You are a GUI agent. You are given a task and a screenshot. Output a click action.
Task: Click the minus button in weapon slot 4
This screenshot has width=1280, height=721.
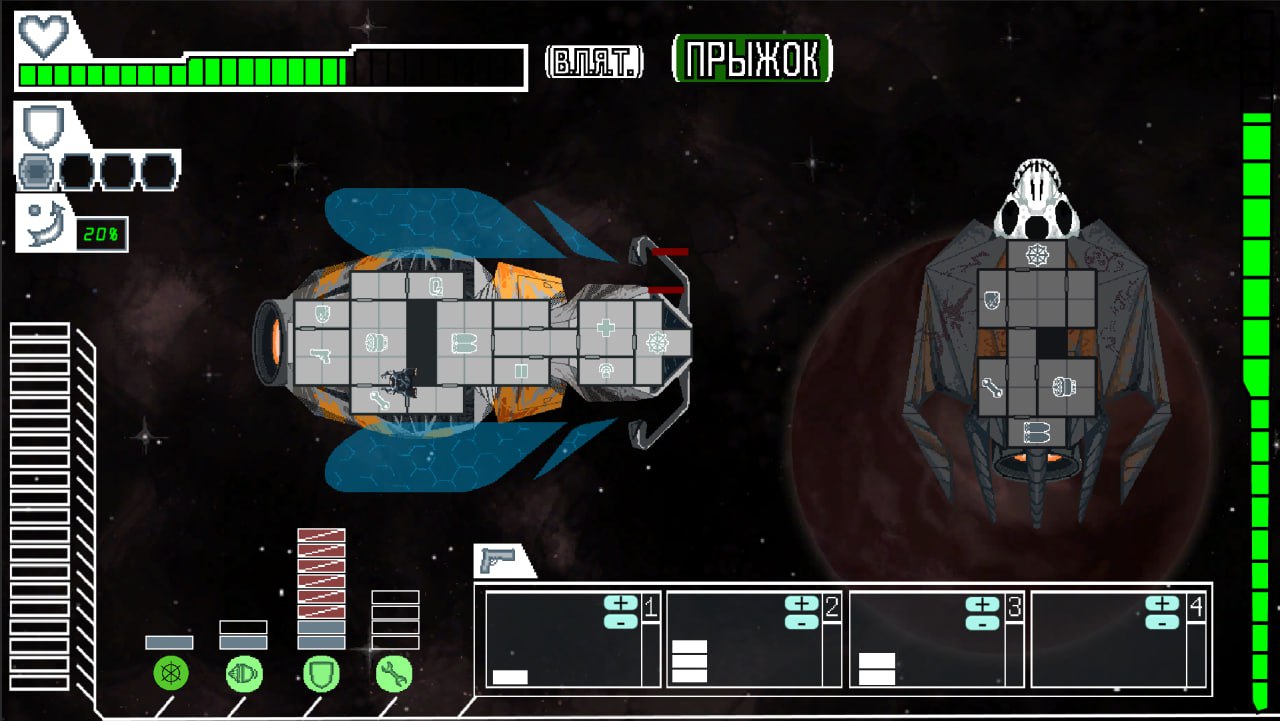point(1162,621)
